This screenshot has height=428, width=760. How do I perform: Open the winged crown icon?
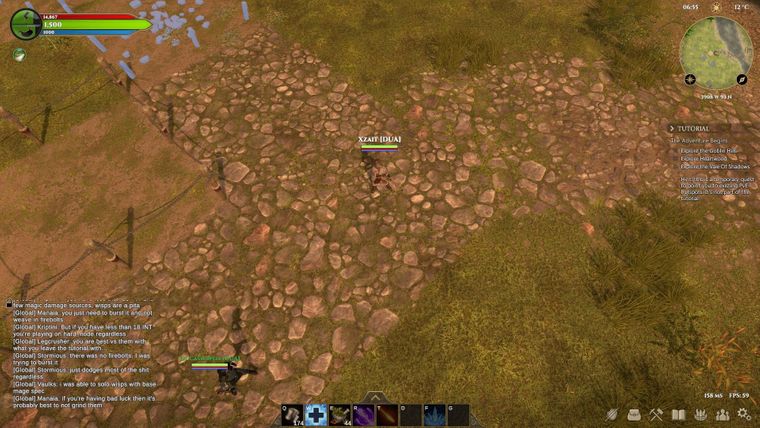pos(700,414)
